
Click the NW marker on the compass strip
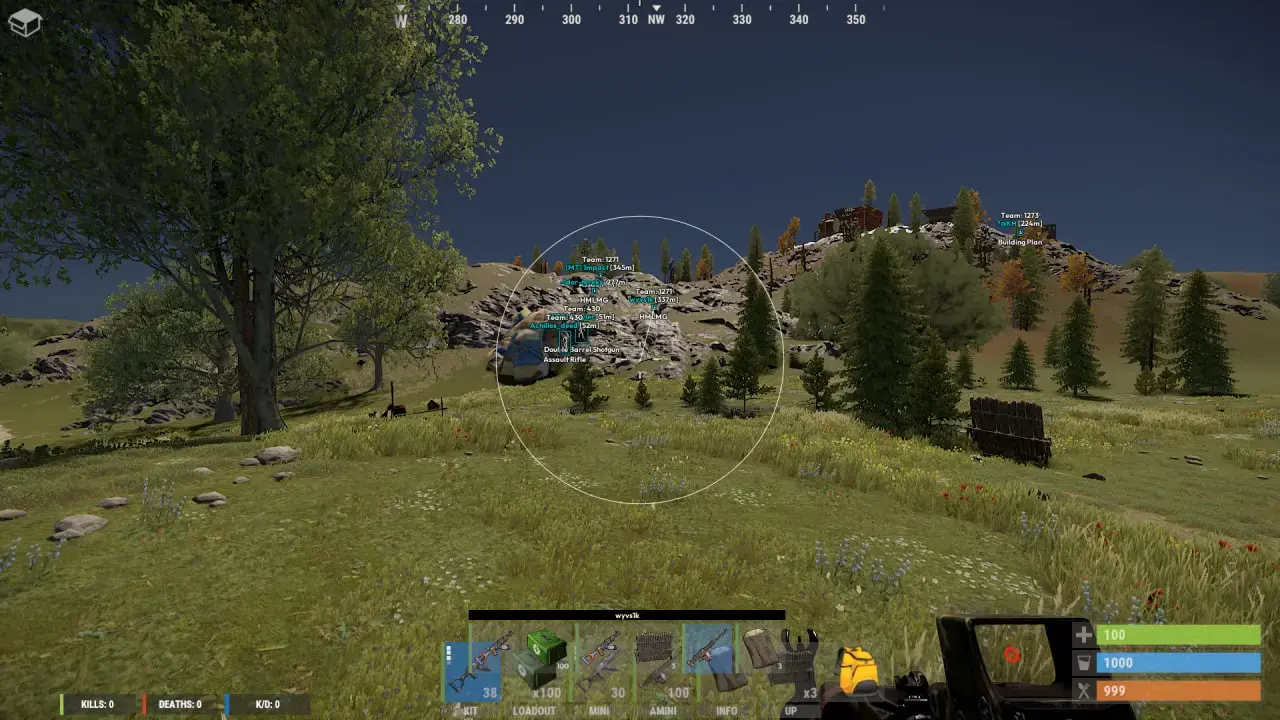coord(655,18)
